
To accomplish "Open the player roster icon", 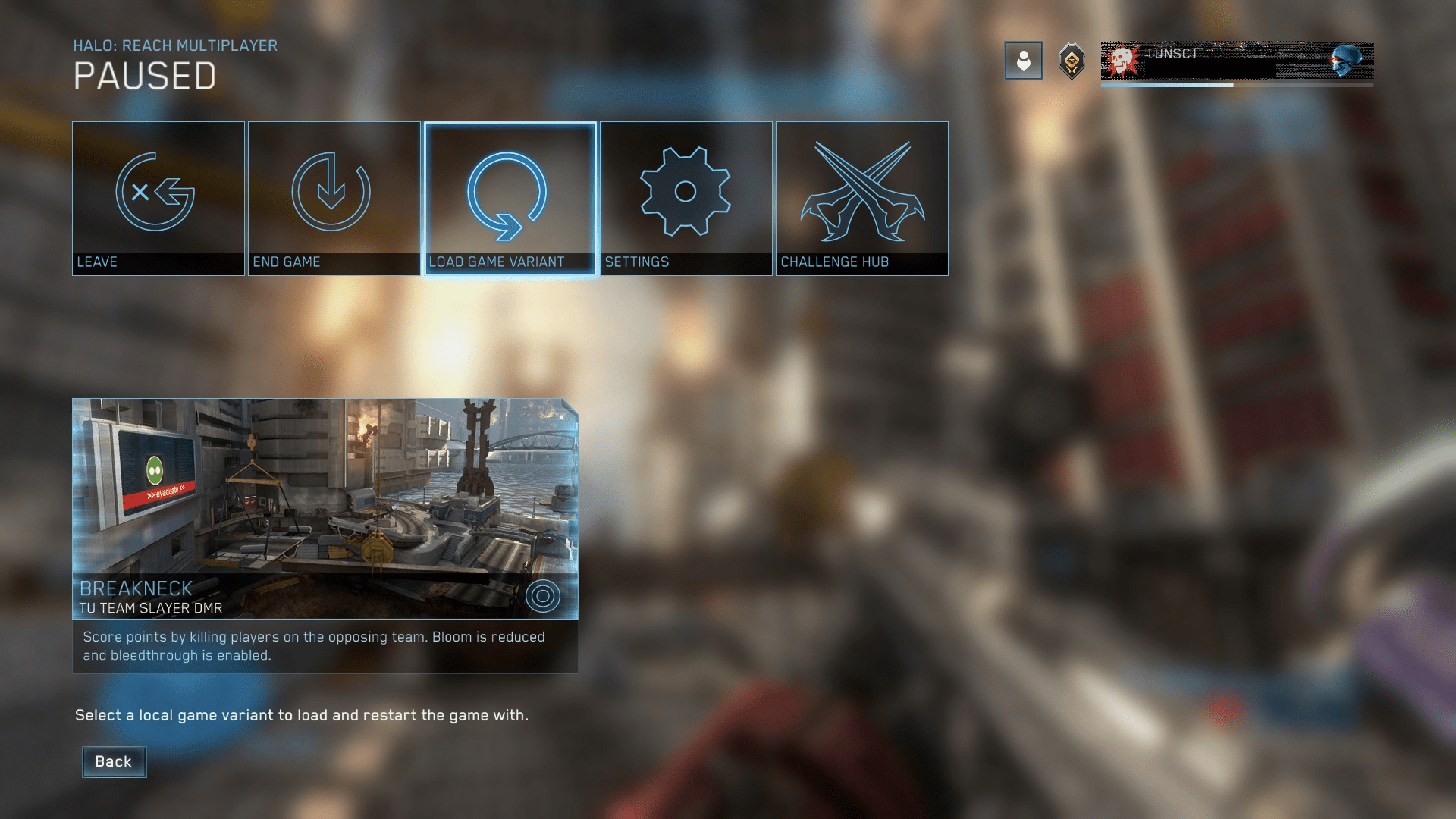I will pyautogui.click(x=1023, y=61).
